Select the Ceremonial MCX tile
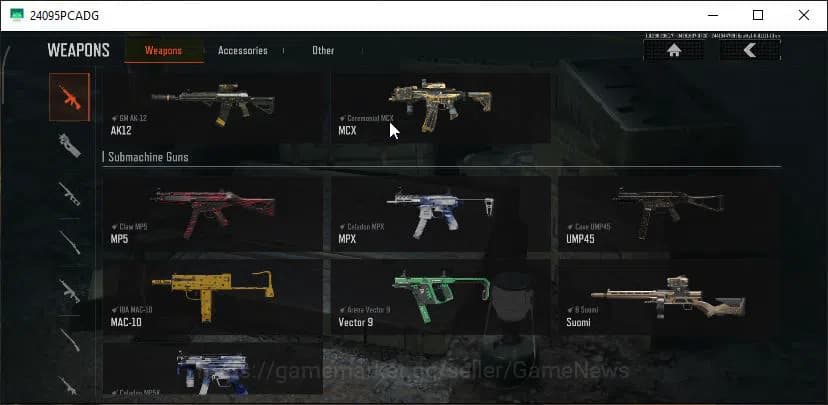Viewport: 828px width, 405px height. click(x=440, y=106)
